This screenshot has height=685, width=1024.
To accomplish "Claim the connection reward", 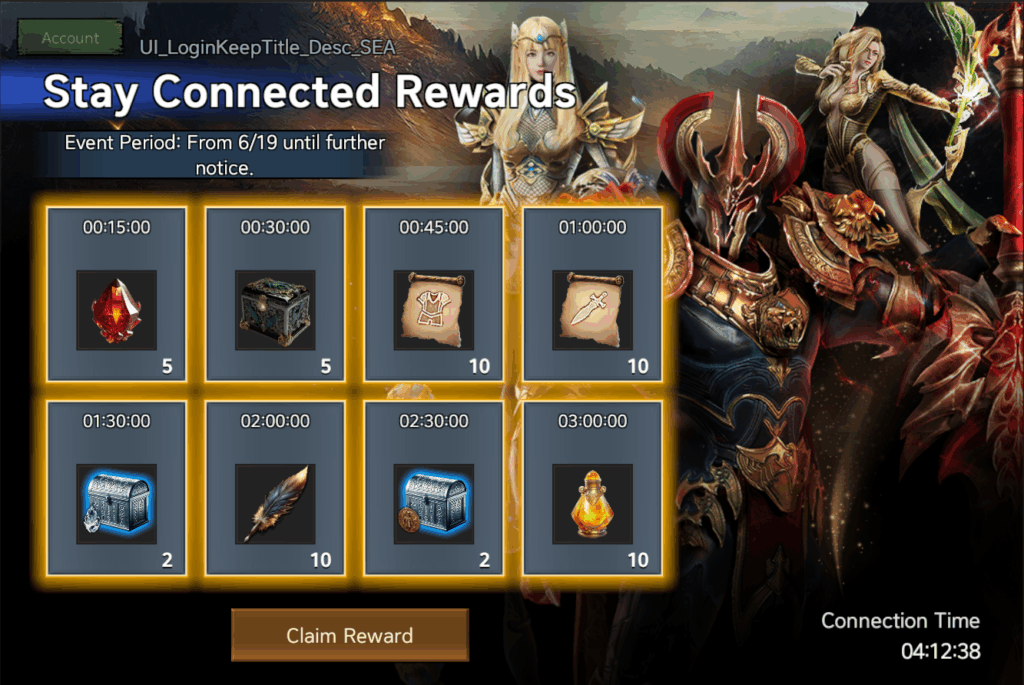I will pos(350,635).
